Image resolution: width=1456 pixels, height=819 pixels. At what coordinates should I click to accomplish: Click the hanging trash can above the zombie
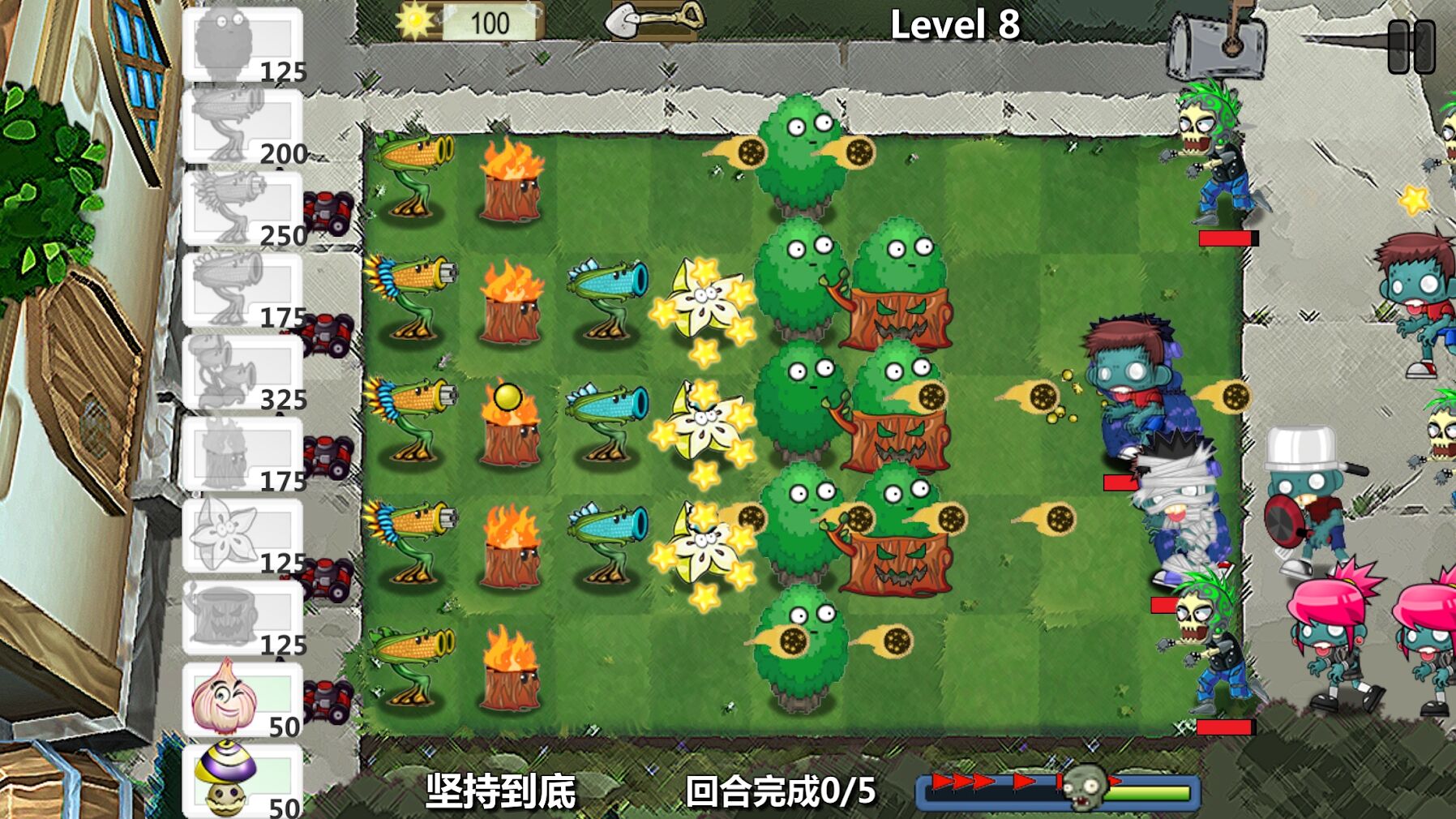1215,45
